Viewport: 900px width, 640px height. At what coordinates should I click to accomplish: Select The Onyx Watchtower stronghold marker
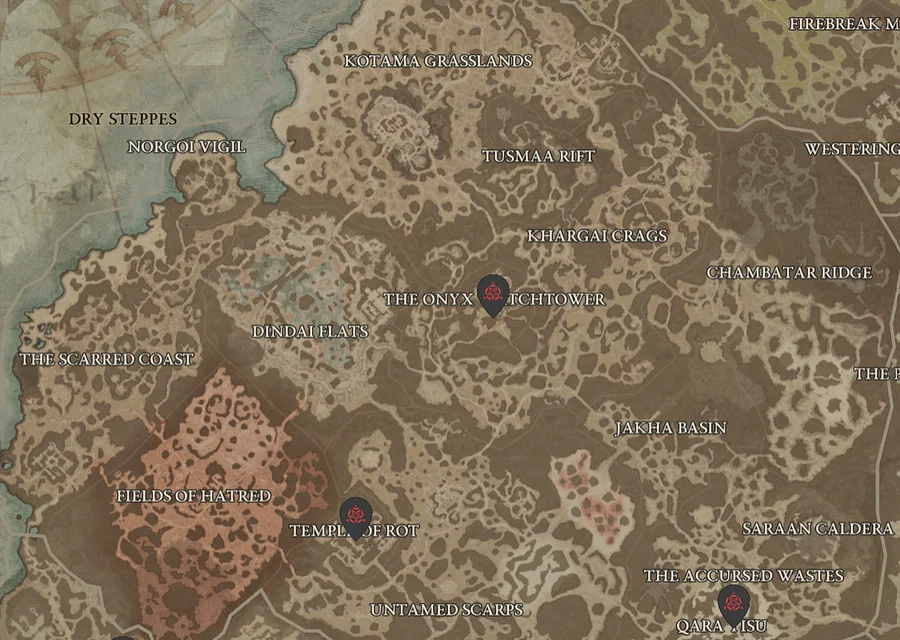coord(492,294)
